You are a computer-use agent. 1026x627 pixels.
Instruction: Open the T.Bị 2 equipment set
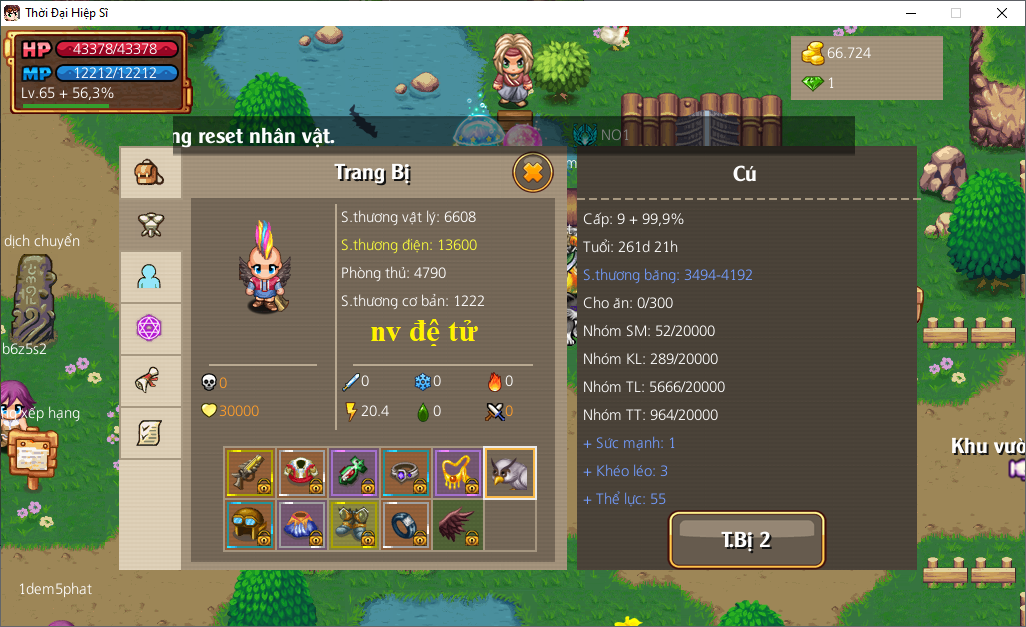pos(746,540)
